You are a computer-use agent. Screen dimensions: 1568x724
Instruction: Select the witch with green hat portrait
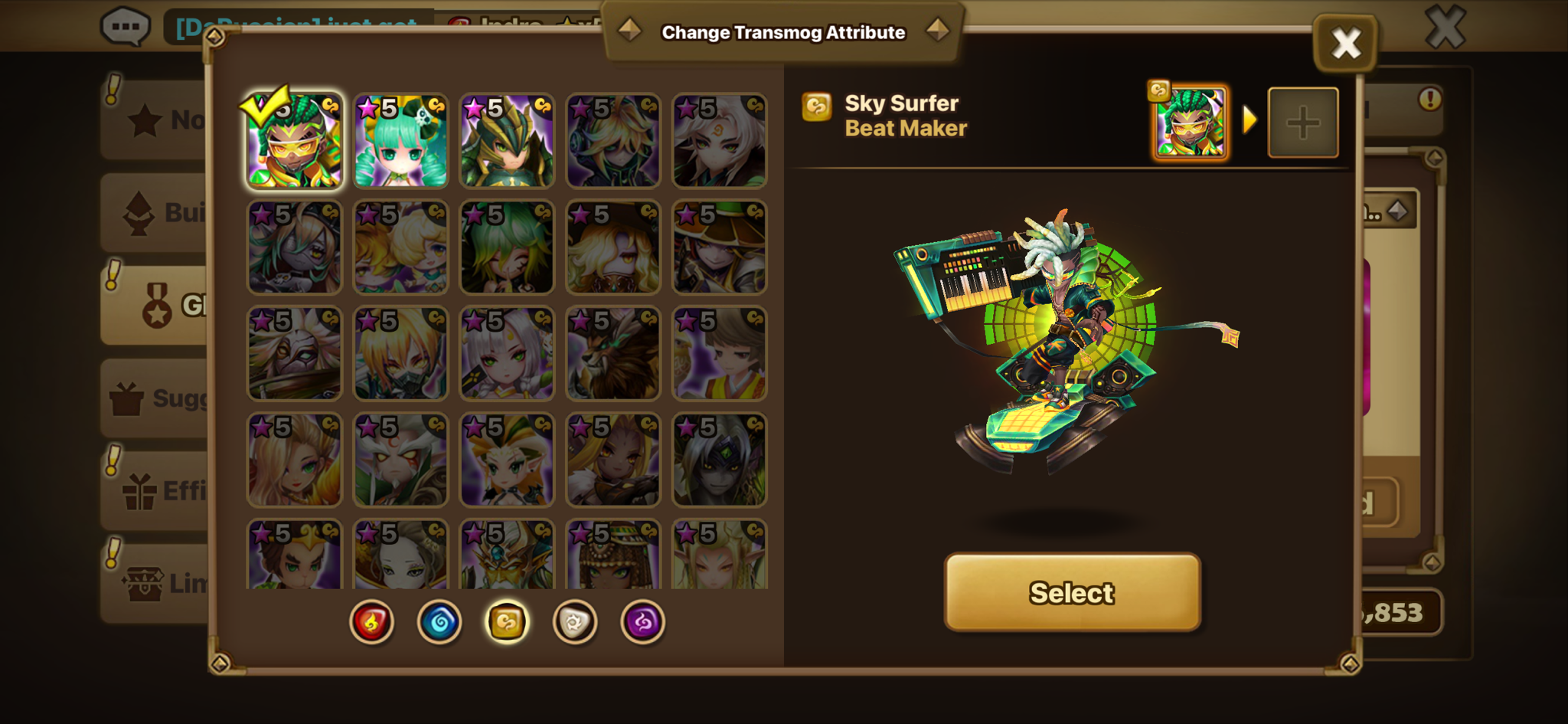click(719, 247)
